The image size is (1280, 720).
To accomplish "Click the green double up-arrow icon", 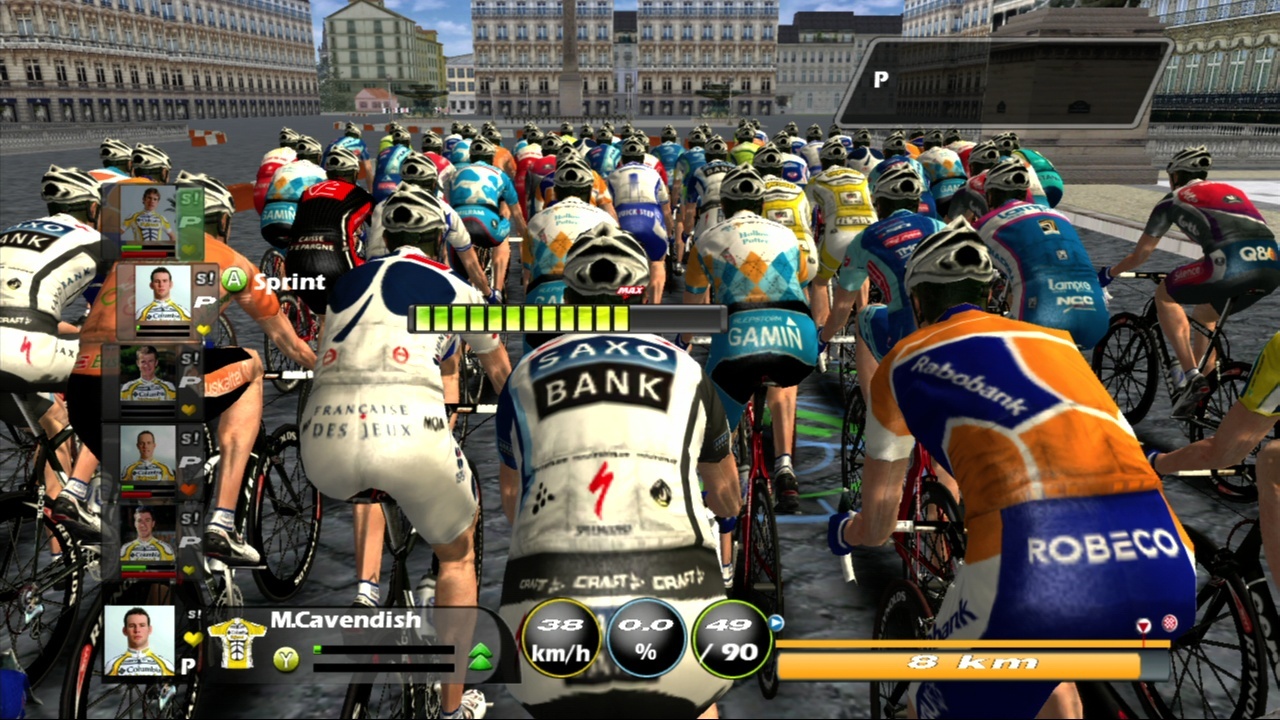I will click(480, 657).
